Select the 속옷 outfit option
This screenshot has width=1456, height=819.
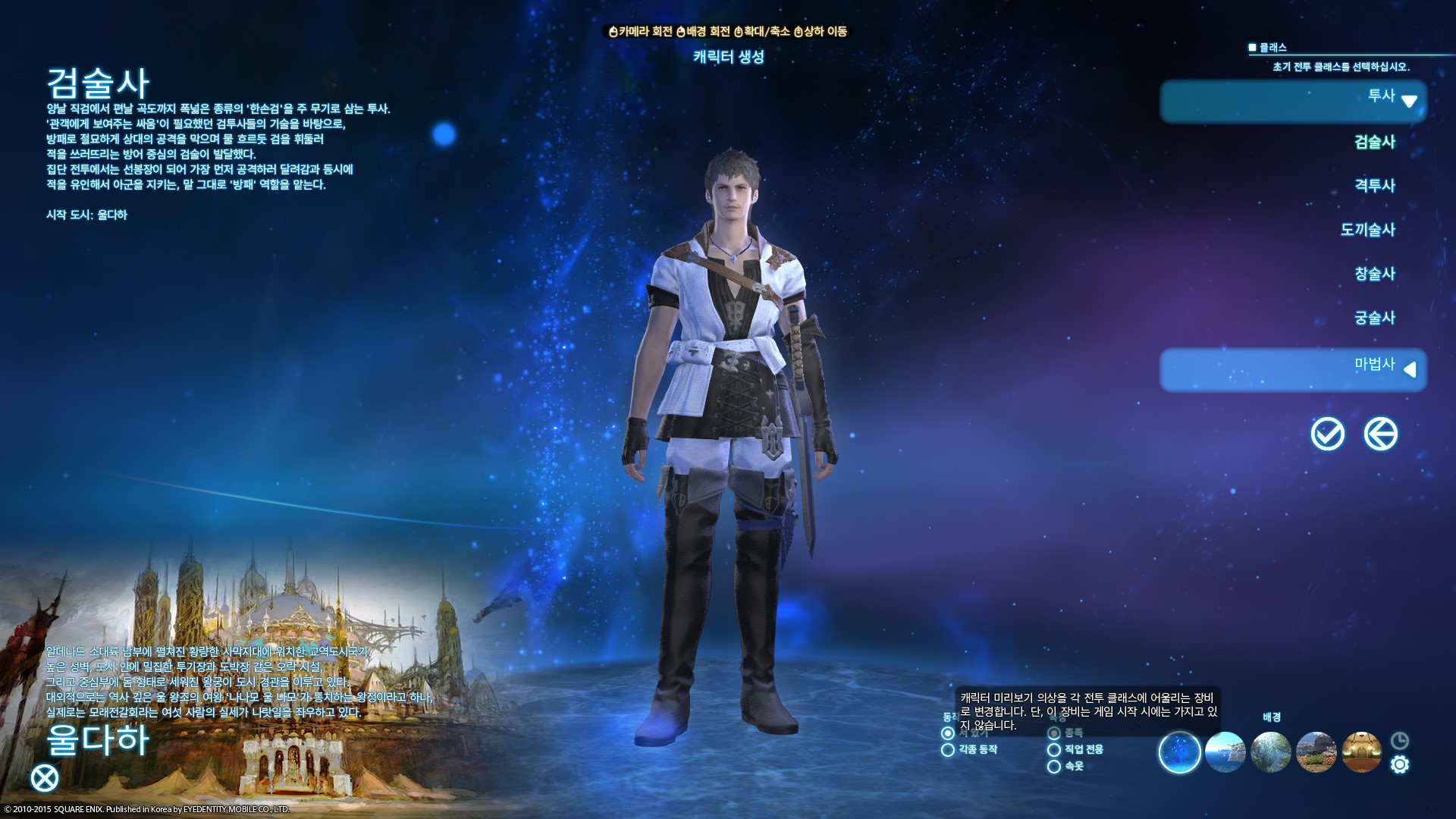coord(1054,767)
